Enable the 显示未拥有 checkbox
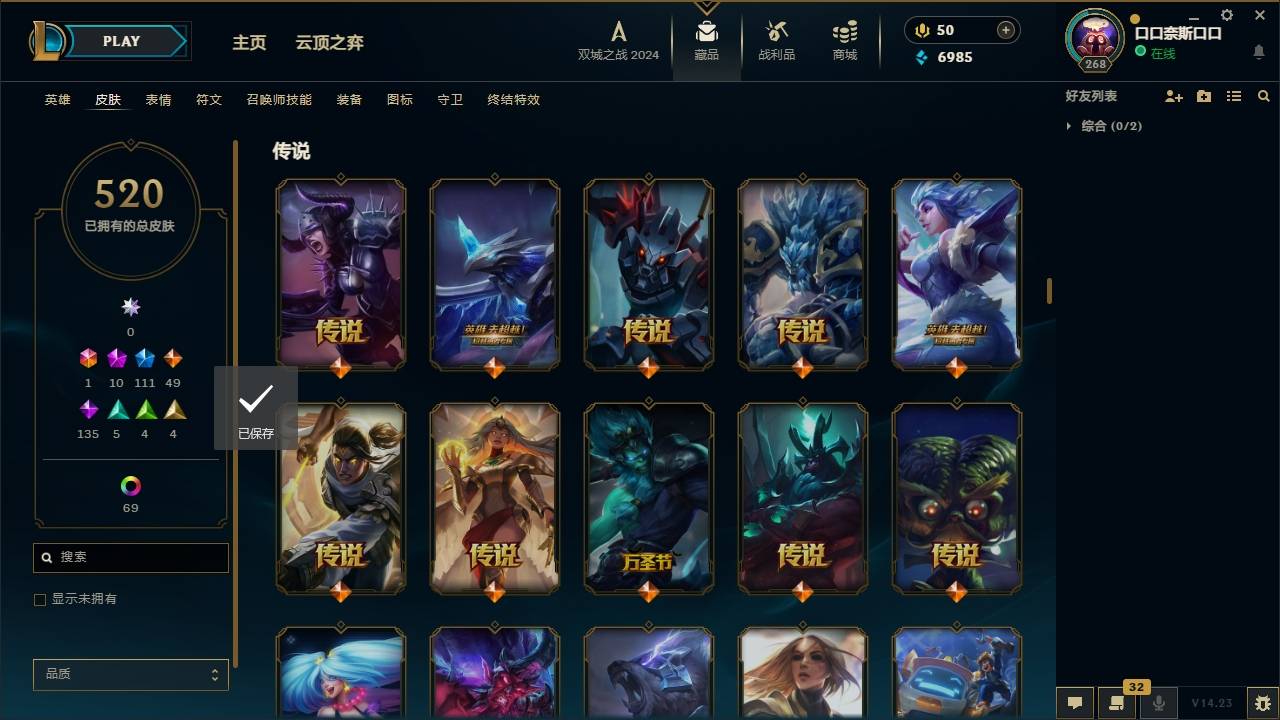1280x720 pixels. pos(40,599)
